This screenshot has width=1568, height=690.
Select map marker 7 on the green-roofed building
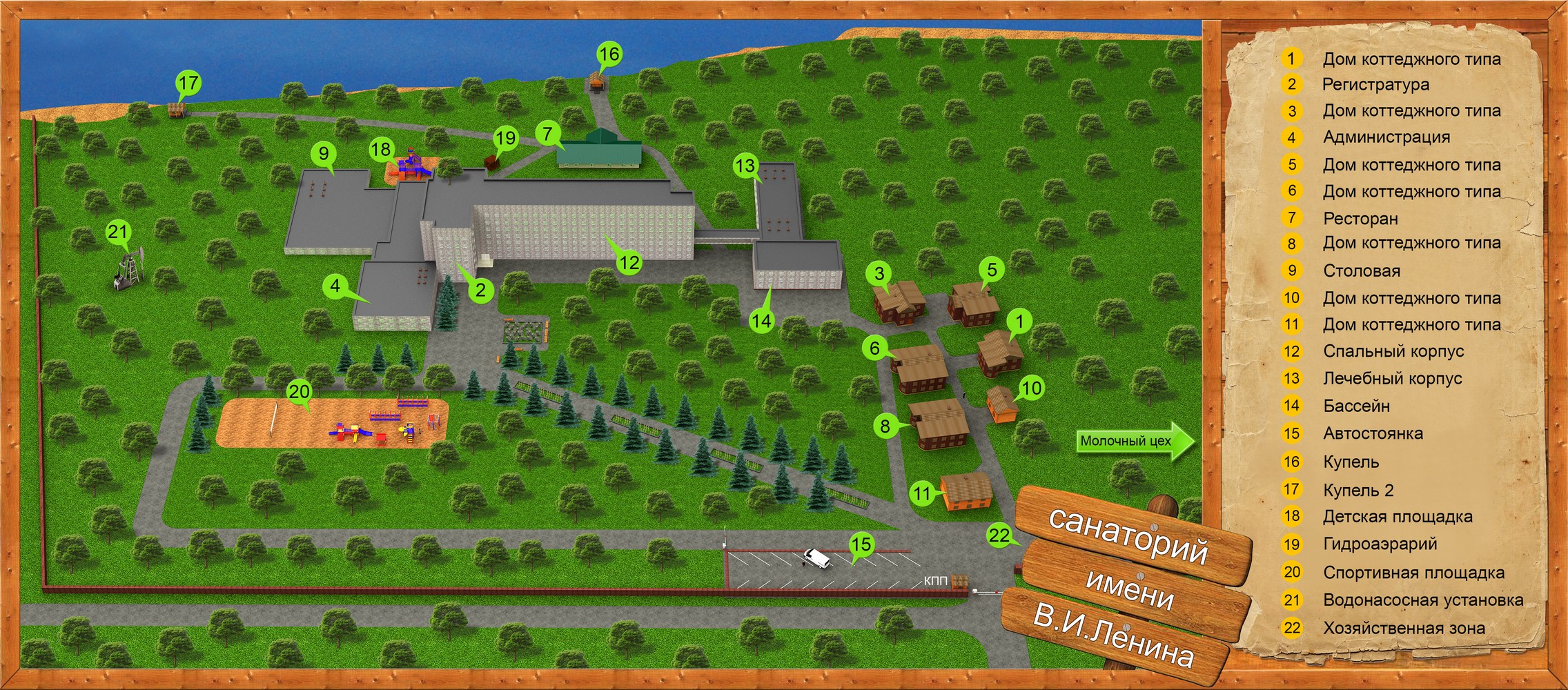[x=548, y=133]
